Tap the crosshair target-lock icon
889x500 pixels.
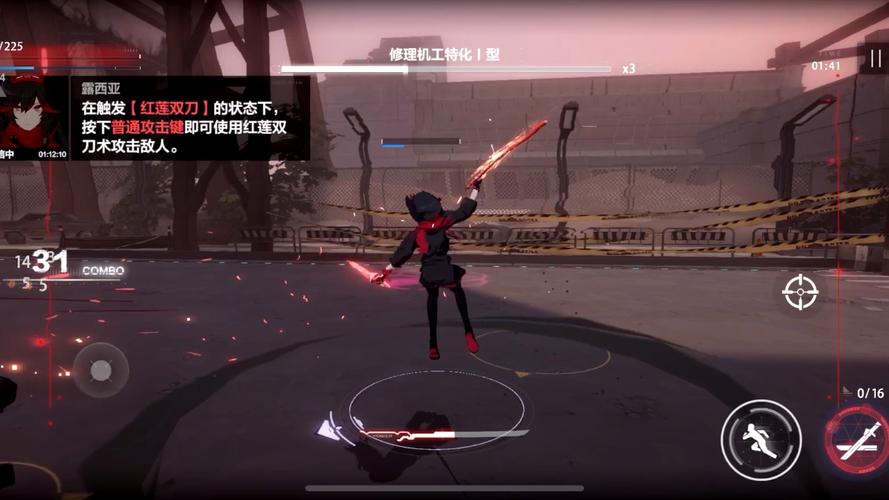pyautogui.click(x=800, y=292)
